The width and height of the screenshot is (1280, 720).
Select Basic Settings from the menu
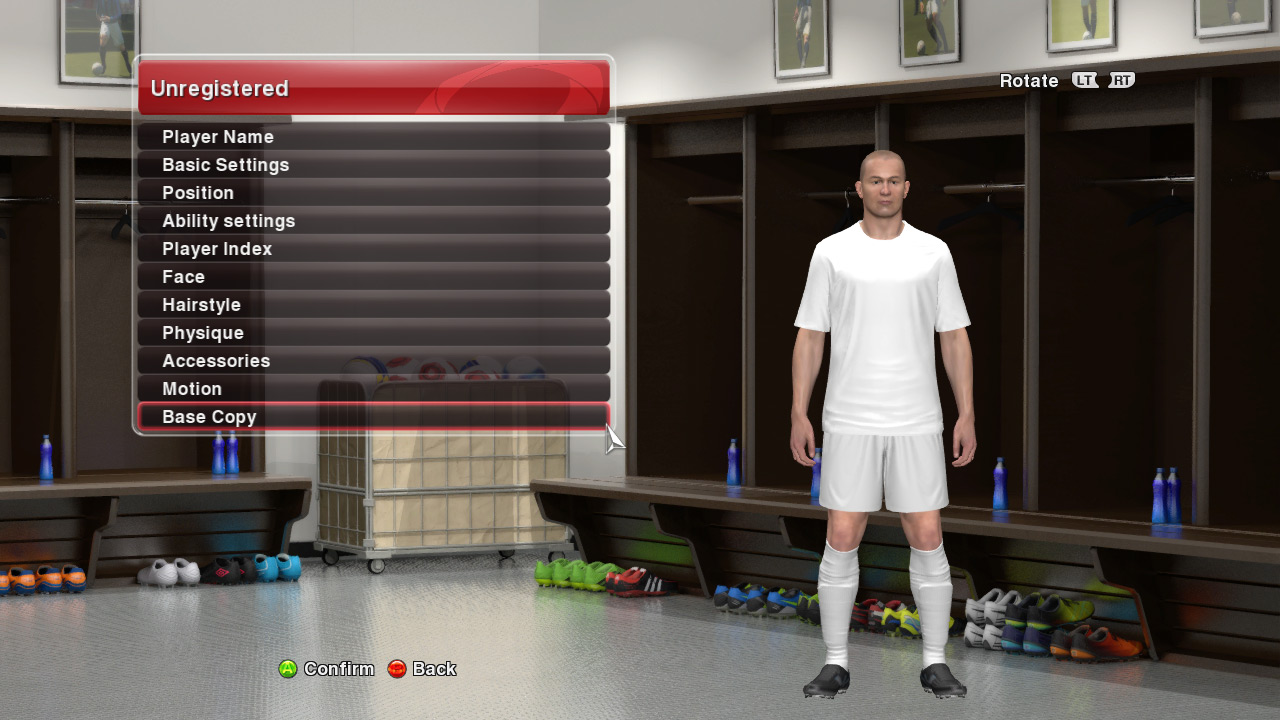pos(373,165)
